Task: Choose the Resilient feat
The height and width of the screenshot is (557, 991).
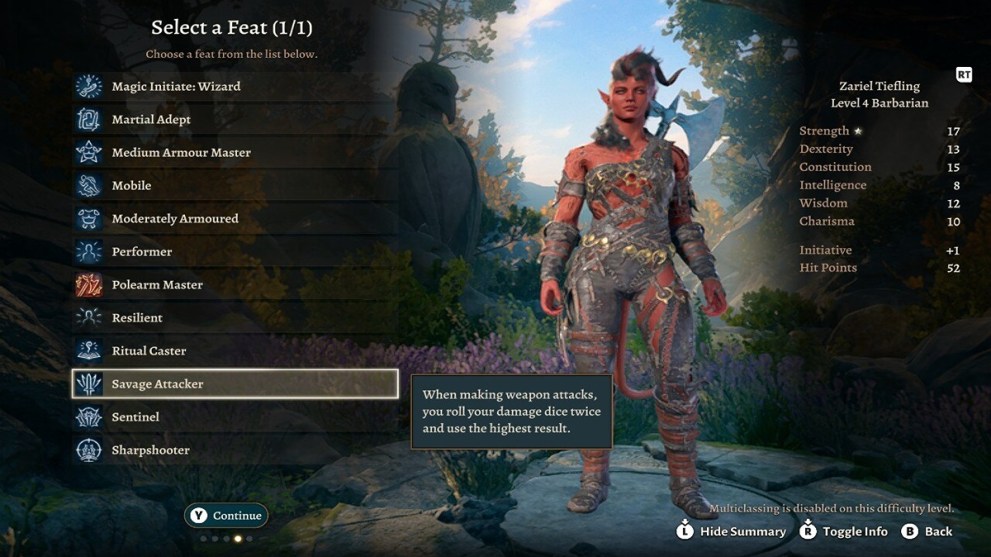Action: [137, 318]
